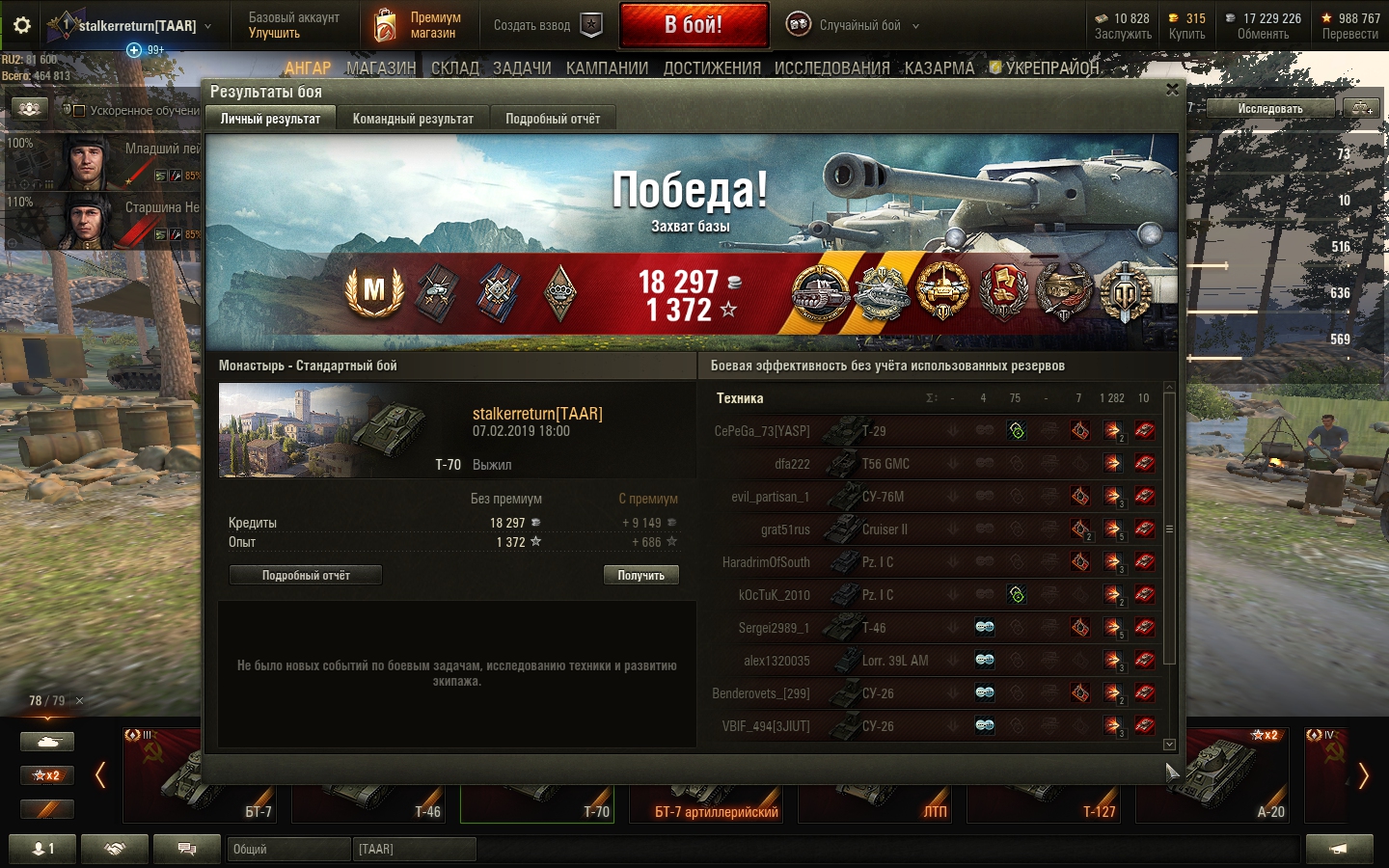
Task: Select CePeGa_73[YASP] row in enemy list
Action: [x=762, y=431]
